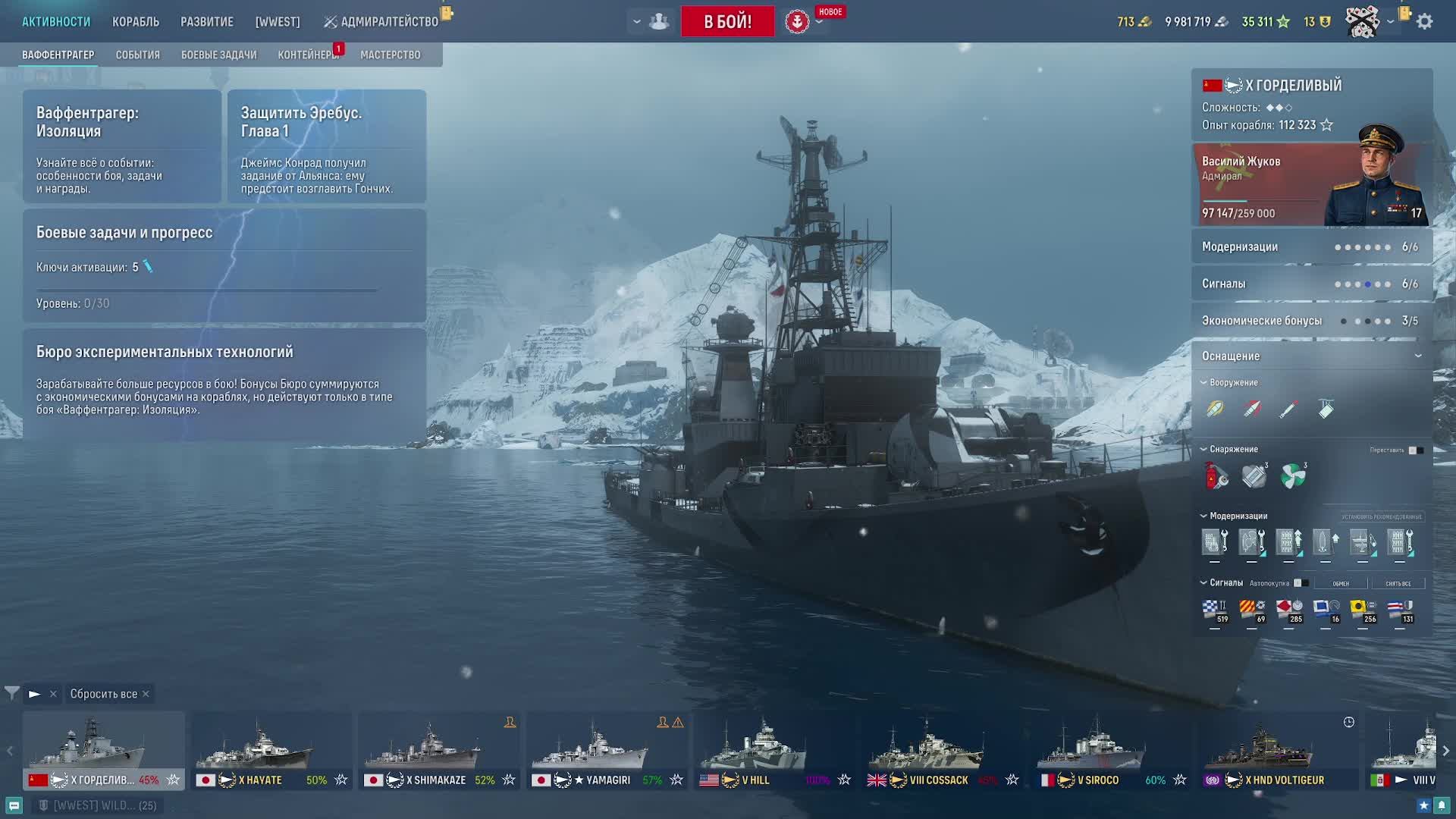
Task: Select the X Hayate ship in carousel
Action: pos(271,751)
